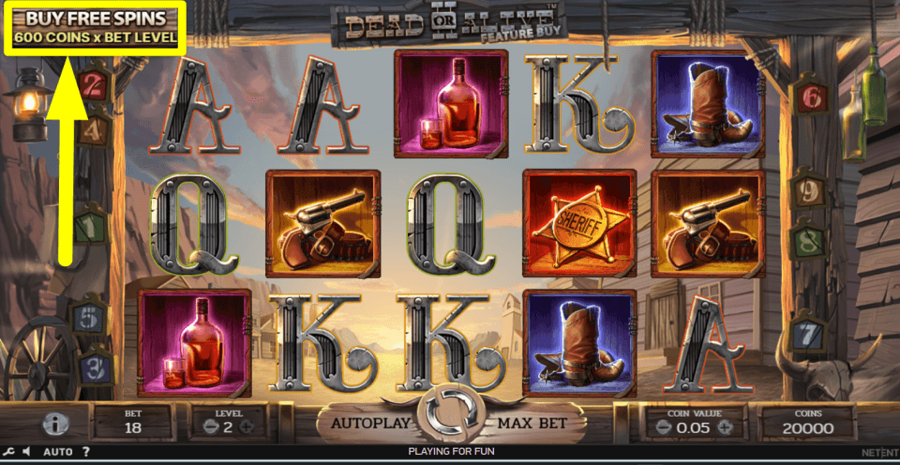Spin the reels with the round arrow button
This screenshot has width=900, height=465.
pyautogui.click(x=449, y=419)
